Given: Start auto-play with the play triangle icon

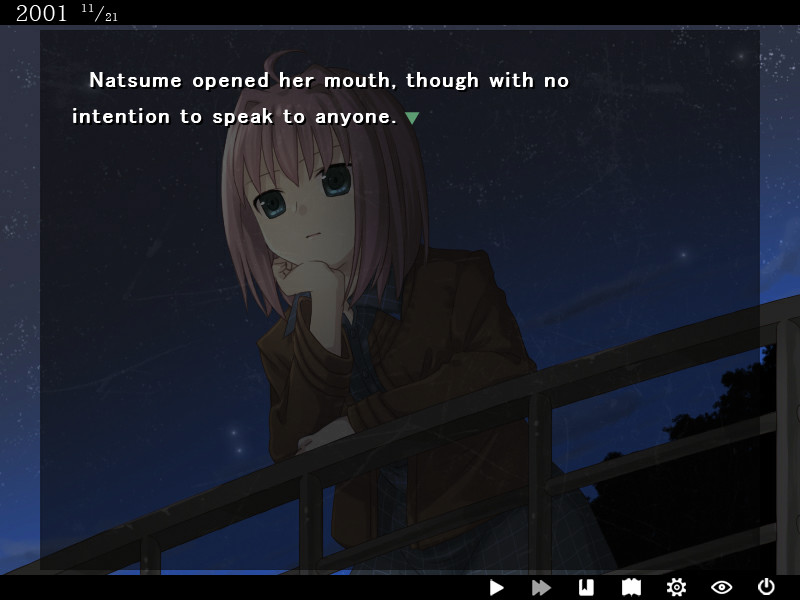Looking at the screenshot, I should pos(497,588).
